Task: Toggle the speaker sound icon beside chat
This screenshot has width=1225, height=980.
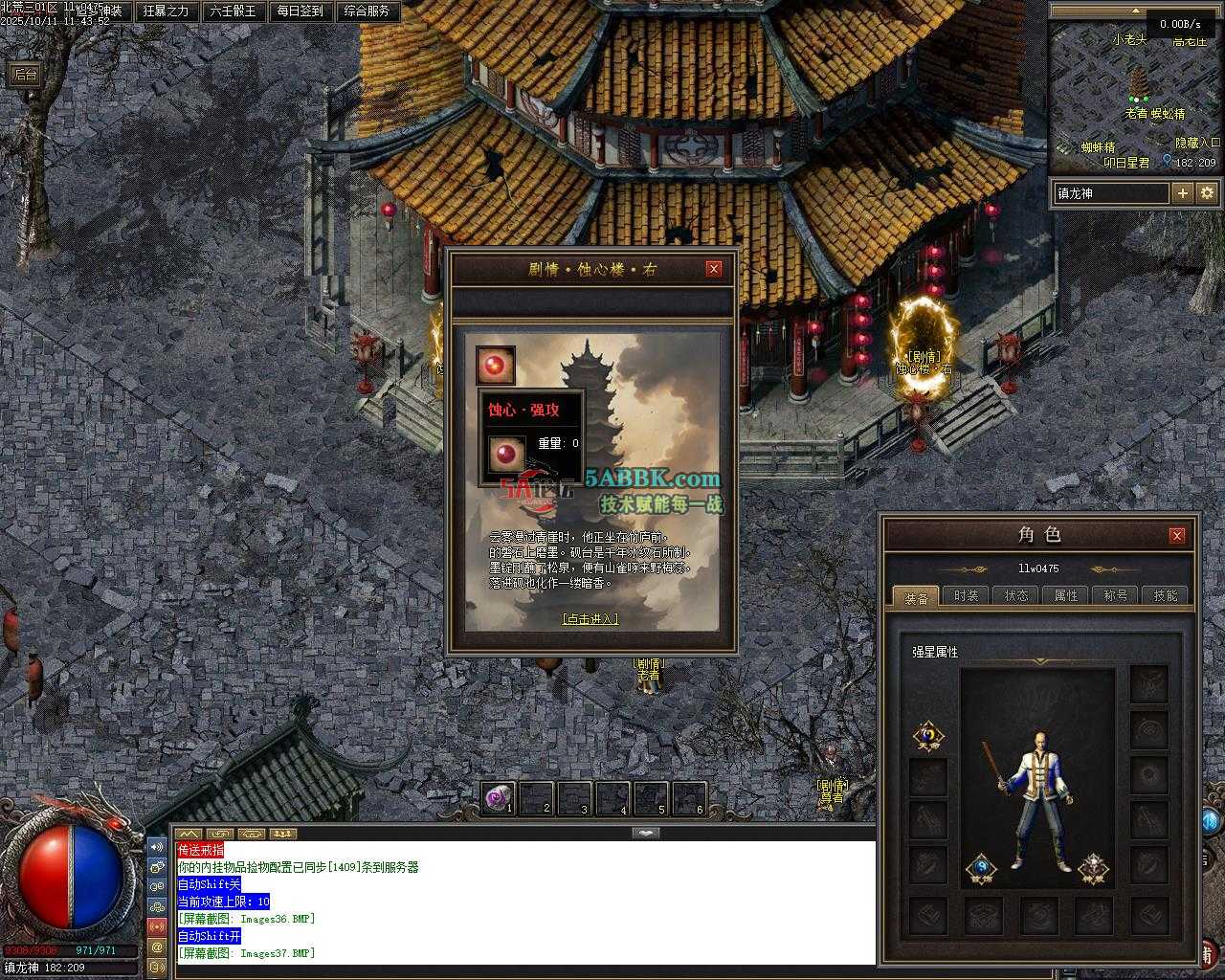Action: point(157,847)
